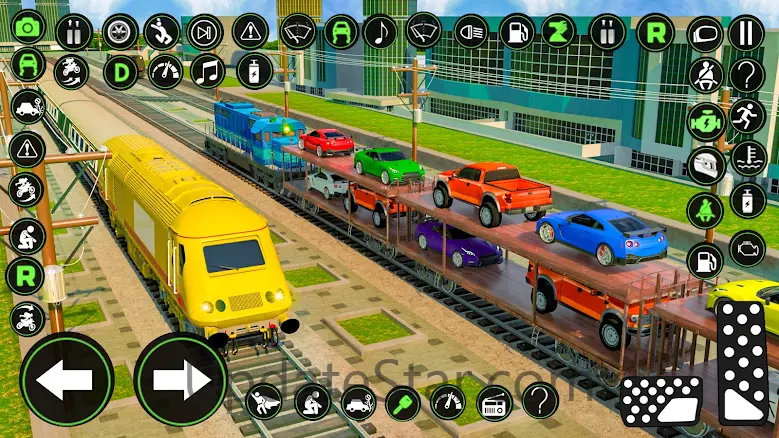Apply the wide brake pedal
Viewport: 779px width, 438px height.
662,402
